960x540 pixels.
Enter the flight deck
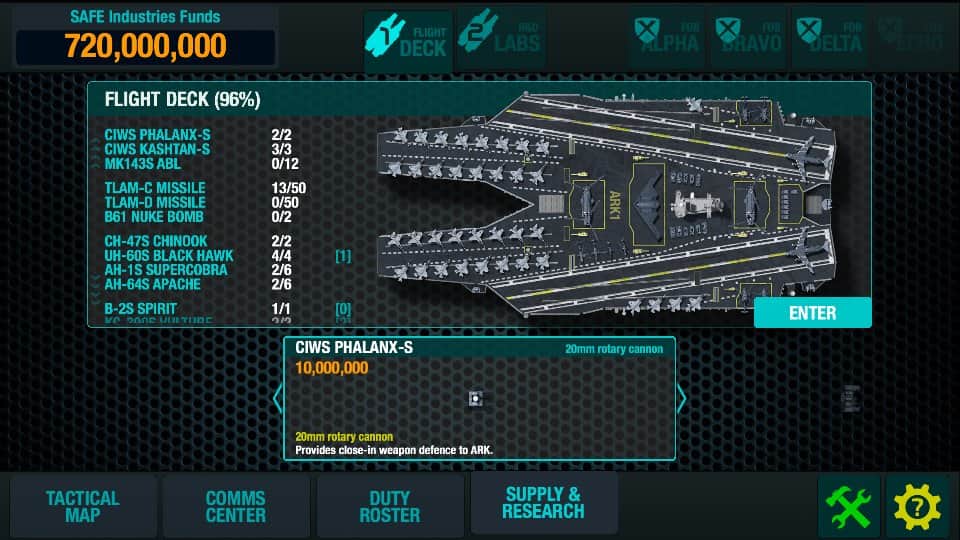[x=812, y=313]
